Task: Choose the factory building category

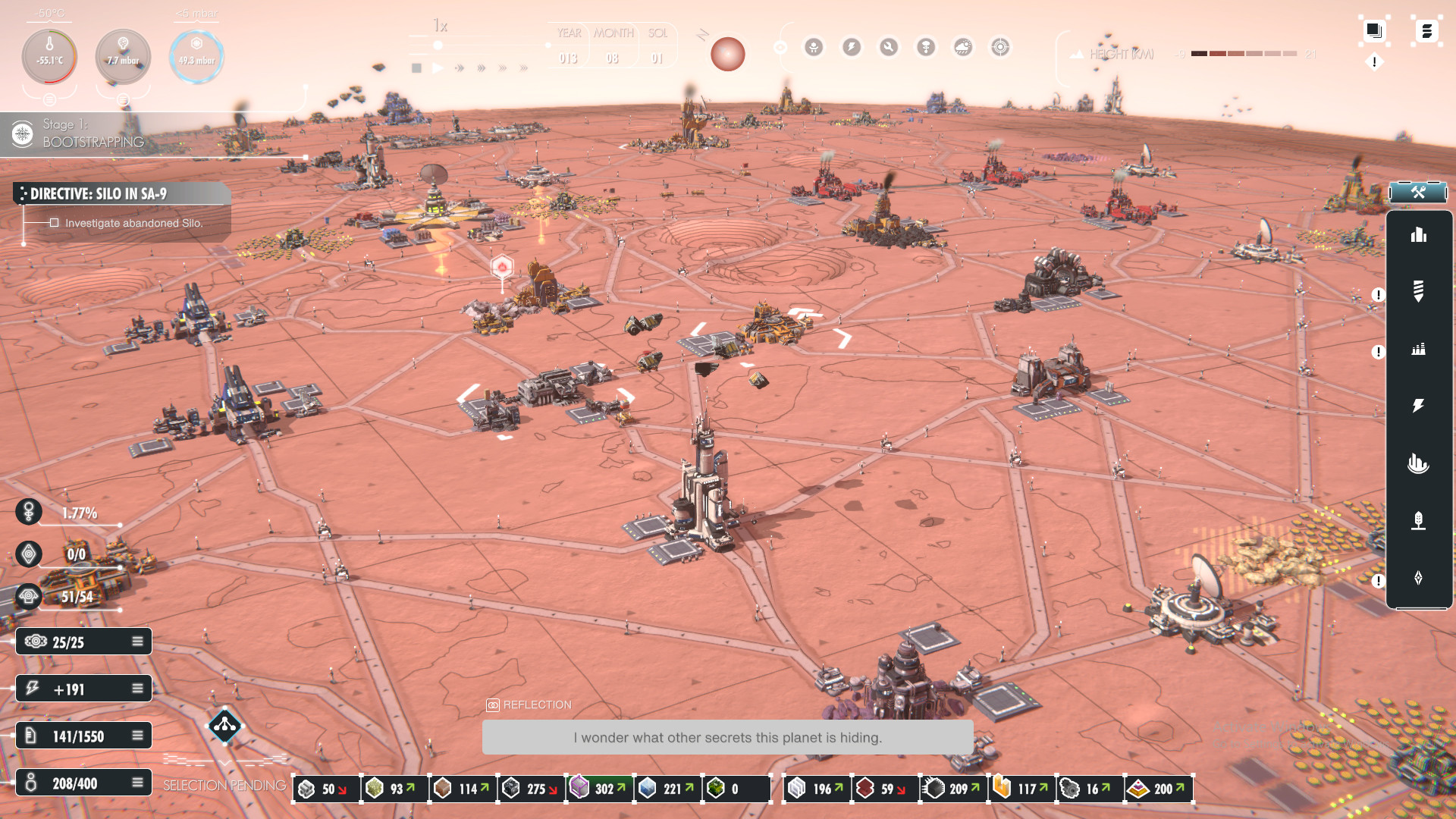Action: pyautogui.click(x=1418, y=349)
